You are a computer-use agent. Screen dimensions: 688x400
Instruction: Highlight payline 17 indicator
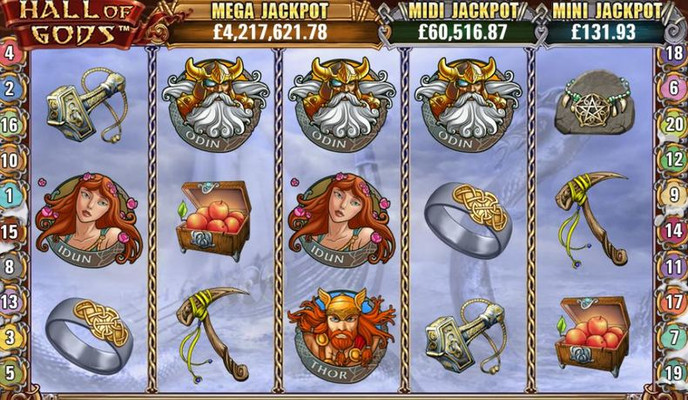675,303
